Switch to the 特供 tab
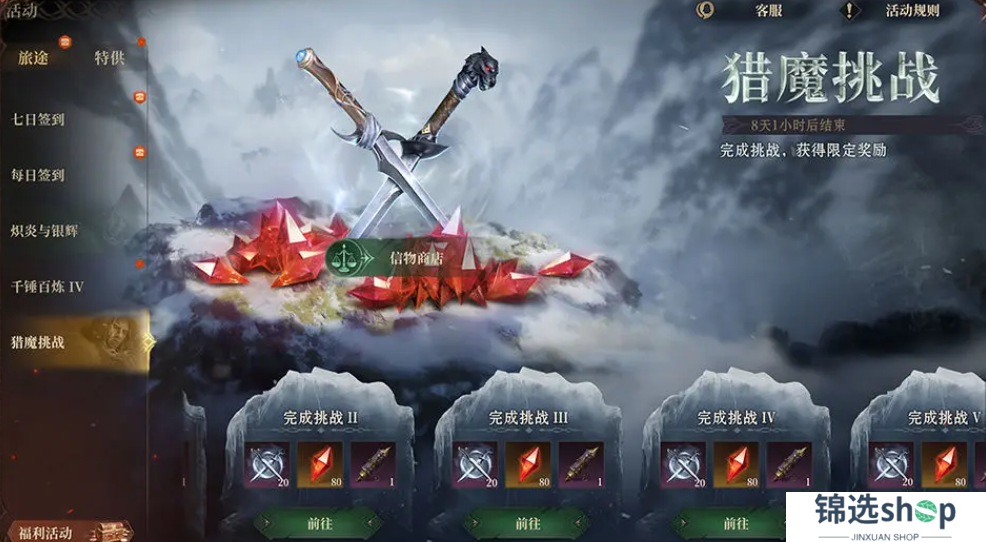The image size is (986, 542). 109,58
